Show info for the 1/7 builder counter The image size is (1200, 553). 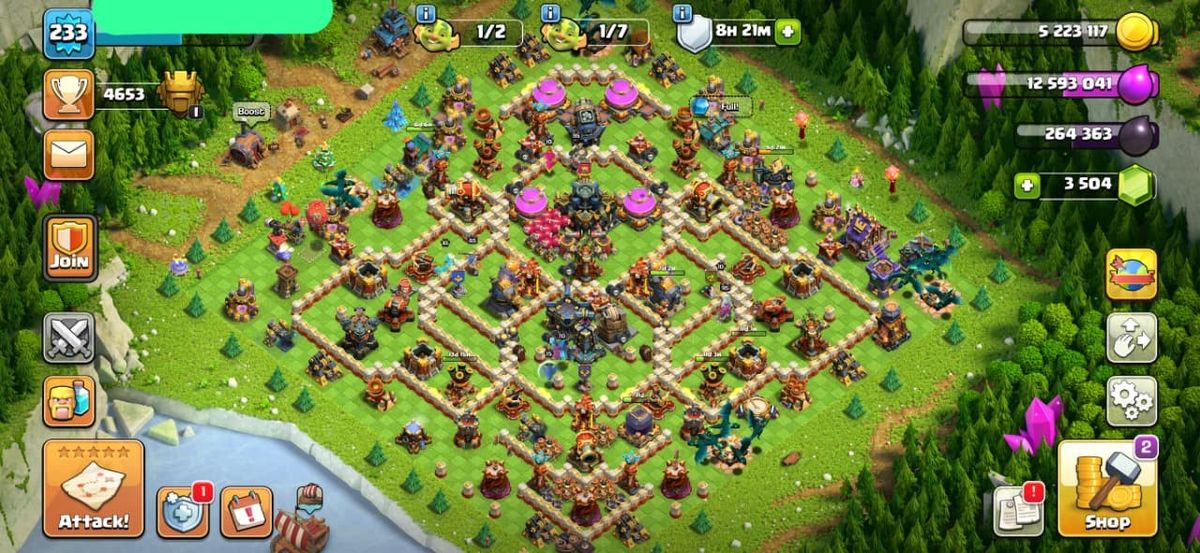click(x=549, y=14)
